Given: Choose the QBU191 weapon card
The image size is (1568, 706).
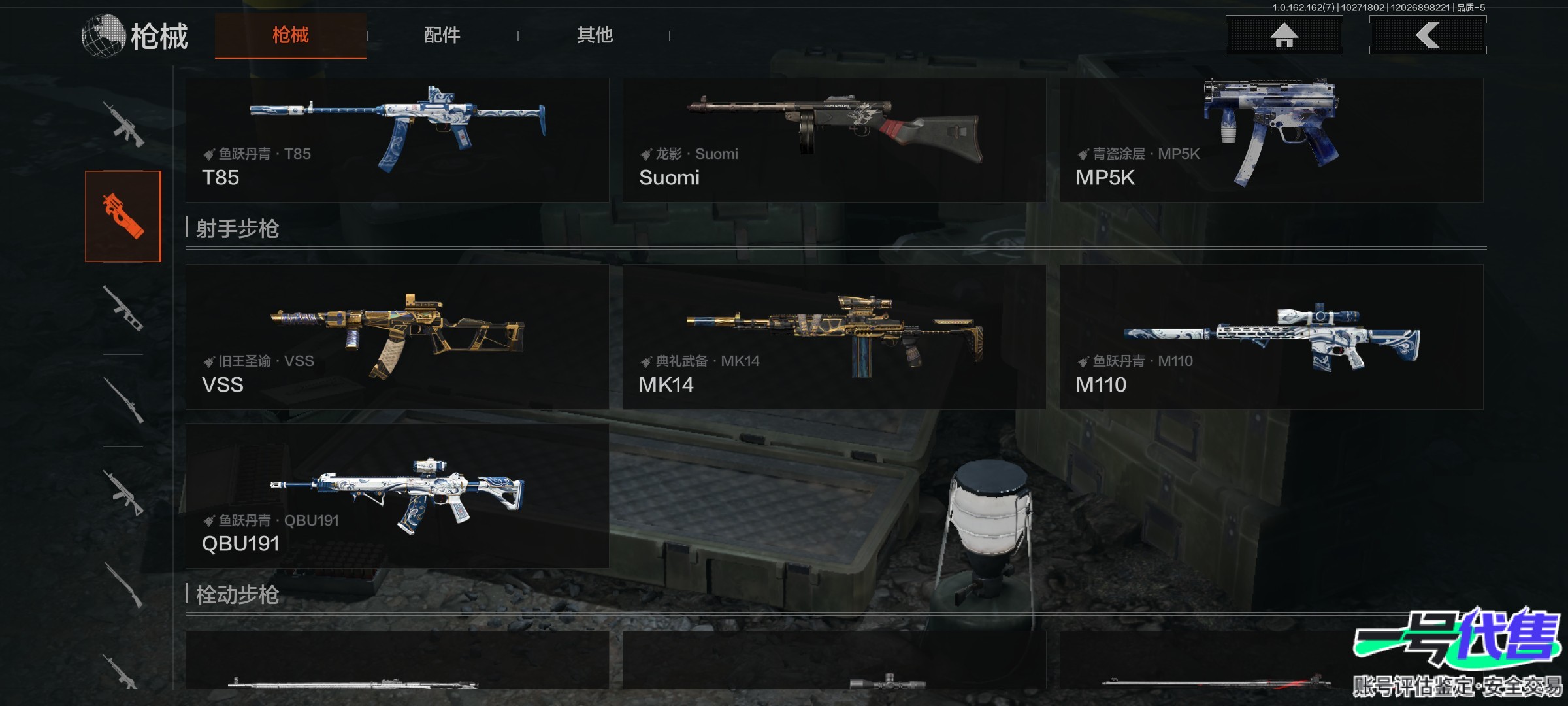Looking at the screenshot, I should [397, 496].
